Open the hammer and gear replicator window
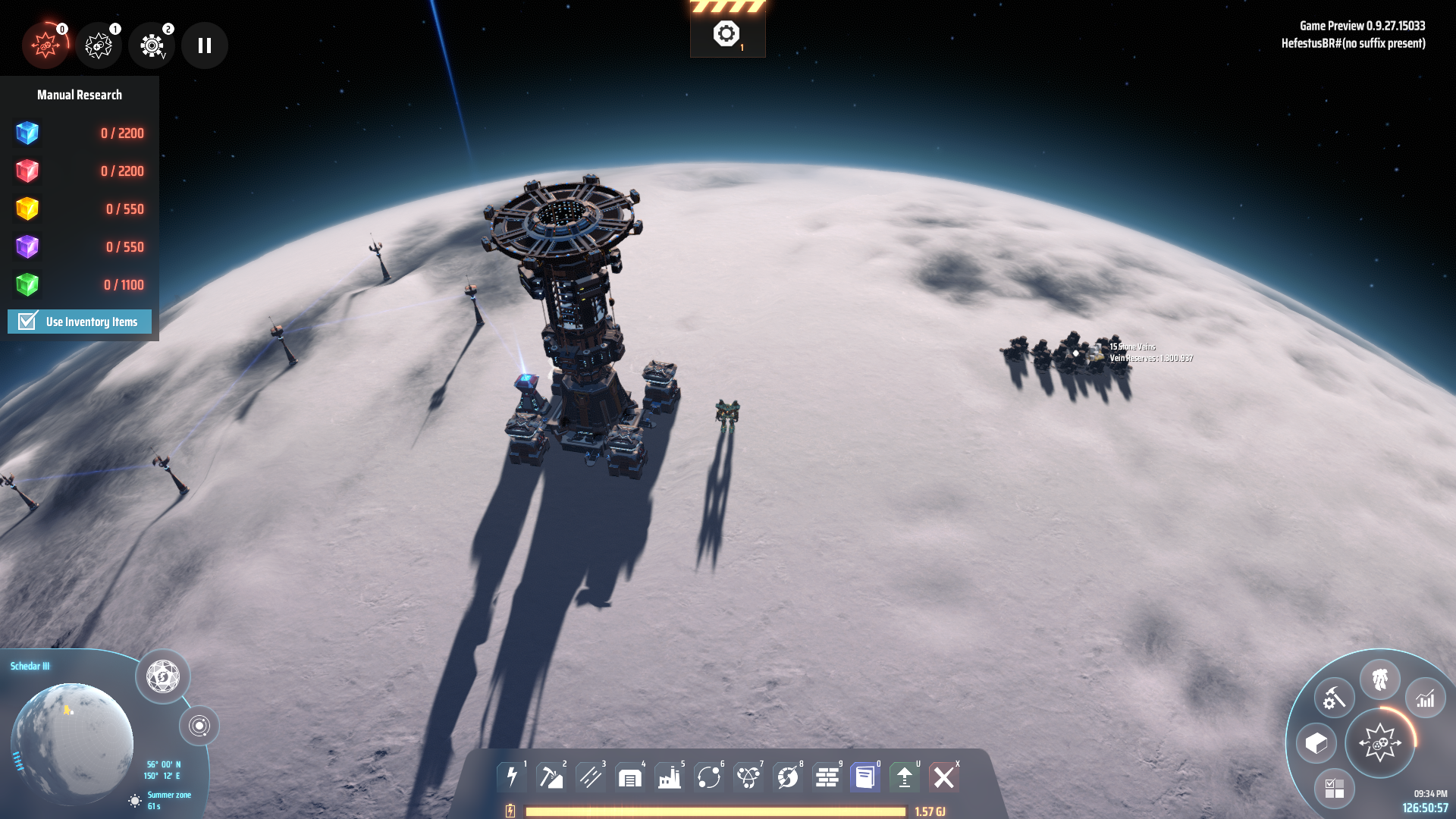Viewport: 1456px width, 819px height. (1334, 698)
